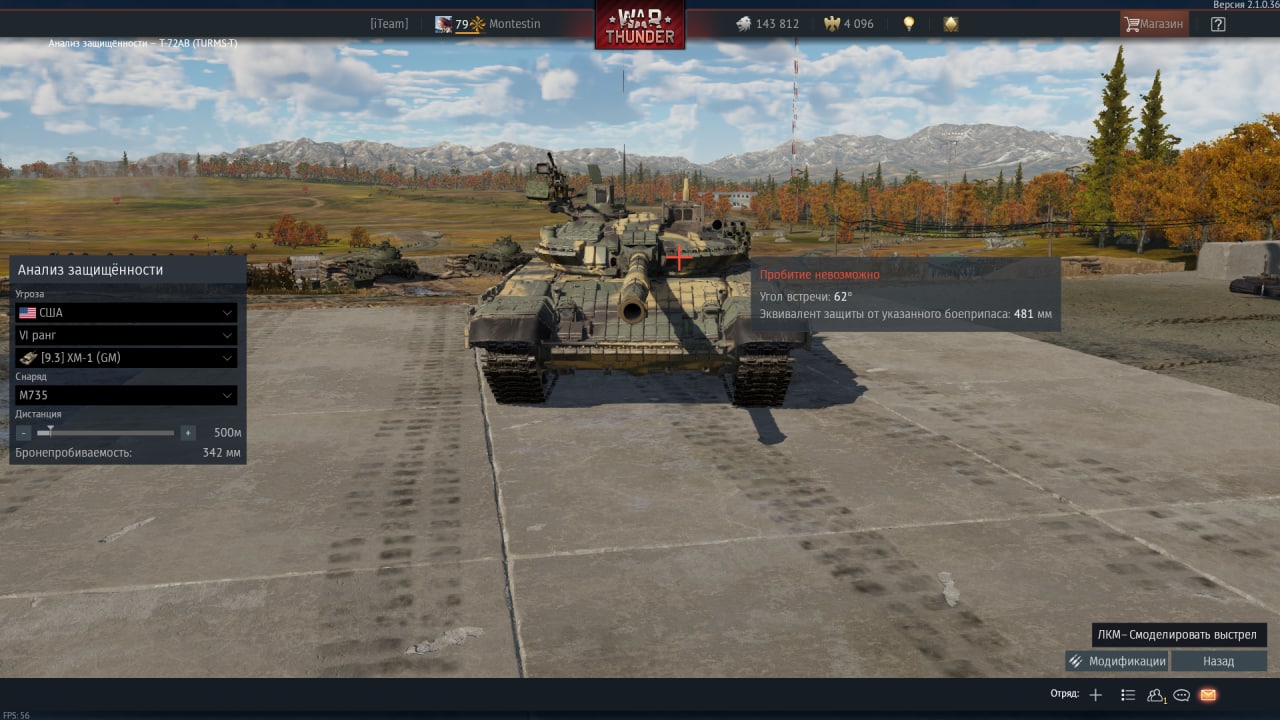Open the США nation dropdown
The width and height of the screenshot is (1280, 720).
126,313
